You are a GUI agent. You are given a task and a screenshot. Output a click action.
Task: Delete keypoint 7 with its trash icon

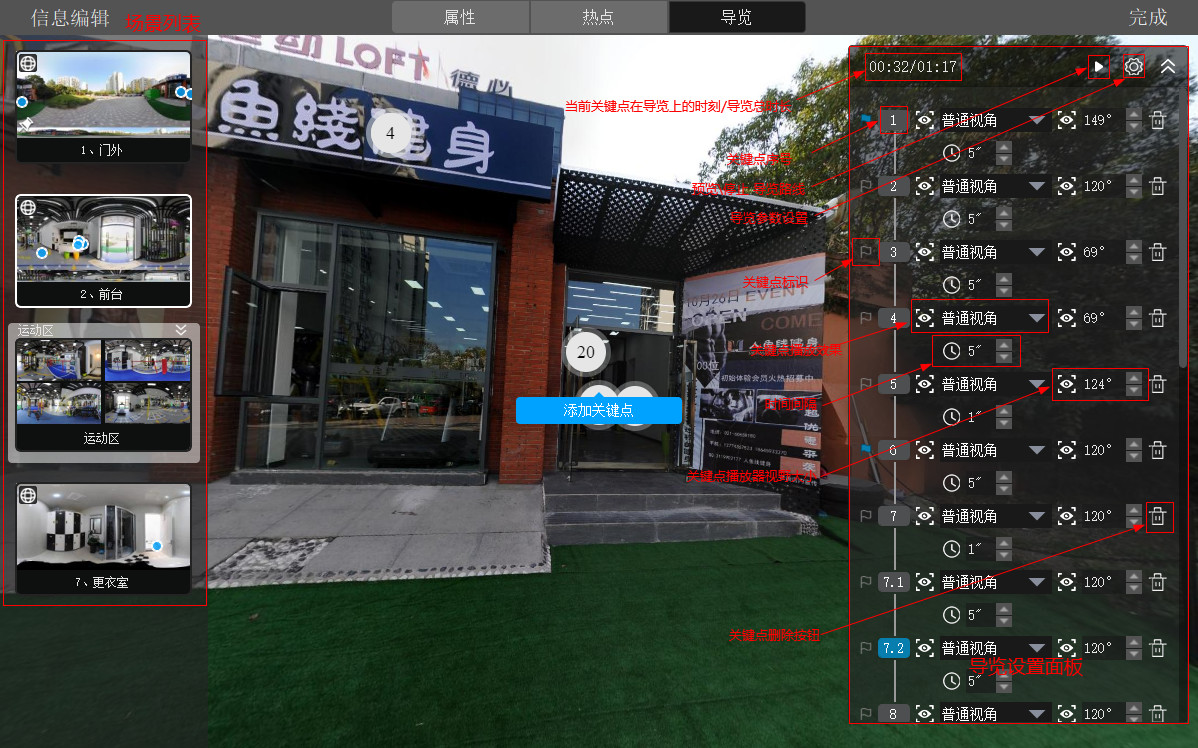coord(1158,516)
